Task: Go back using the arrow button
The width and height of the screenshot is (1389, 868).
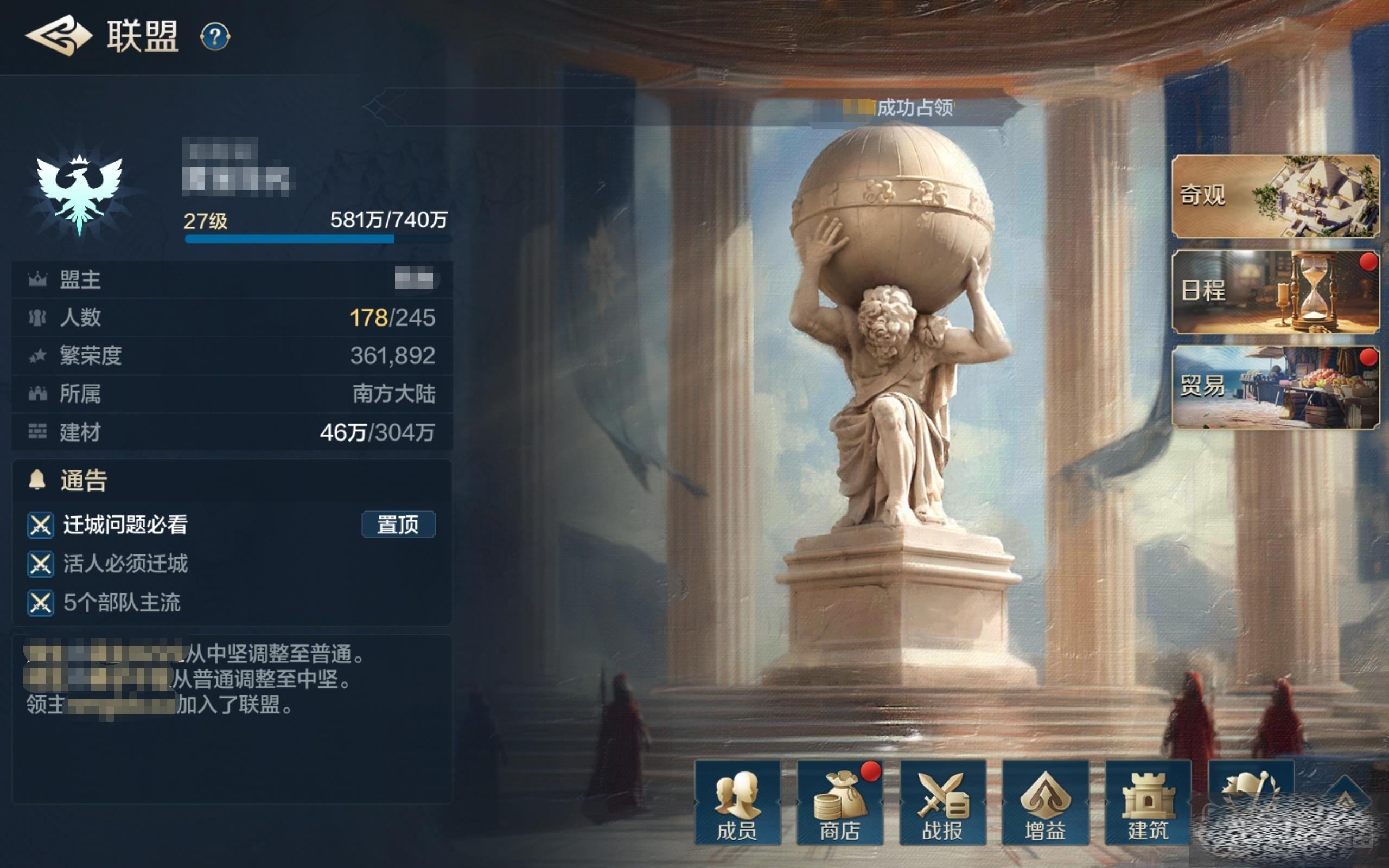Action: [59, 36]
